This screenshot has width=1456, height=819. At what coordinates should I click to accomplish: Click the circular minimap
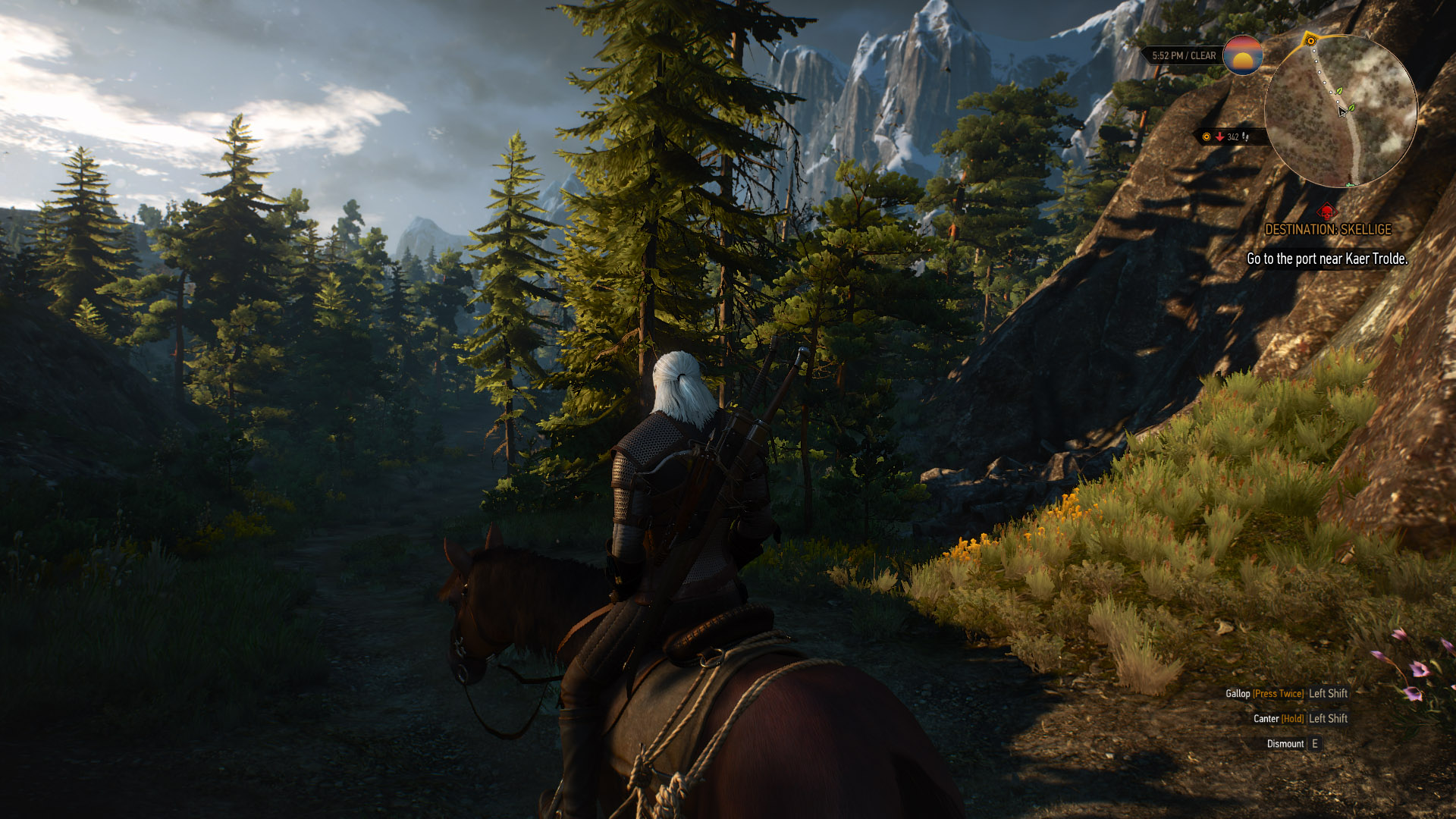[x=1340, y=111]
